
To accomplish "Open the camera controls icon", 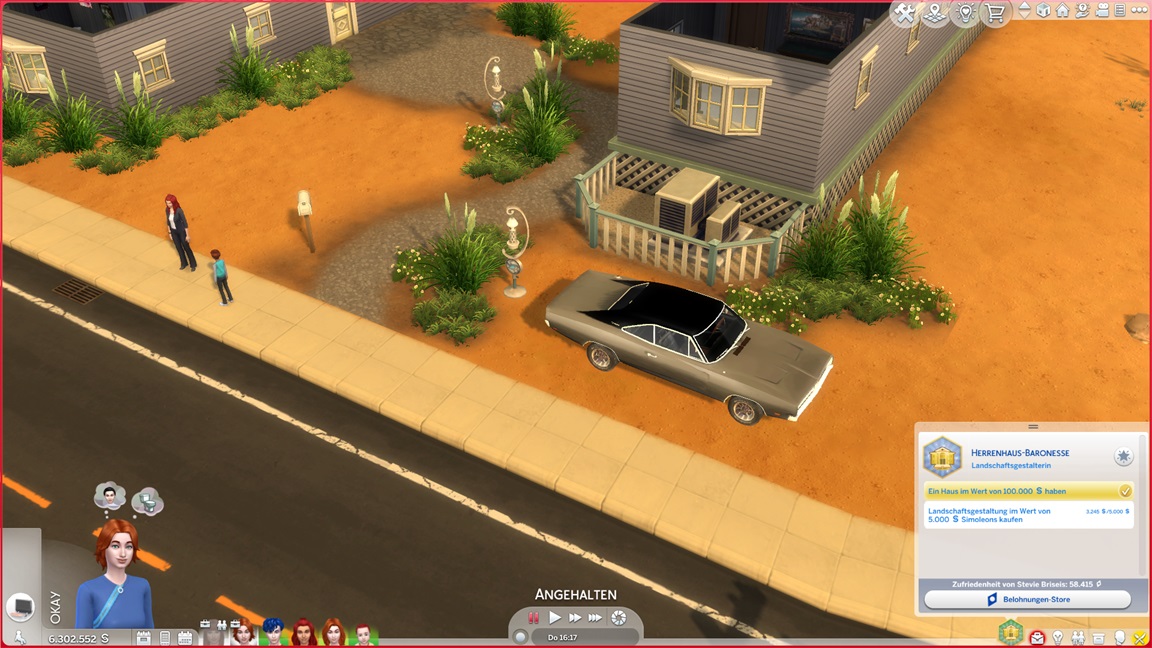I will tap(1101, 11).
